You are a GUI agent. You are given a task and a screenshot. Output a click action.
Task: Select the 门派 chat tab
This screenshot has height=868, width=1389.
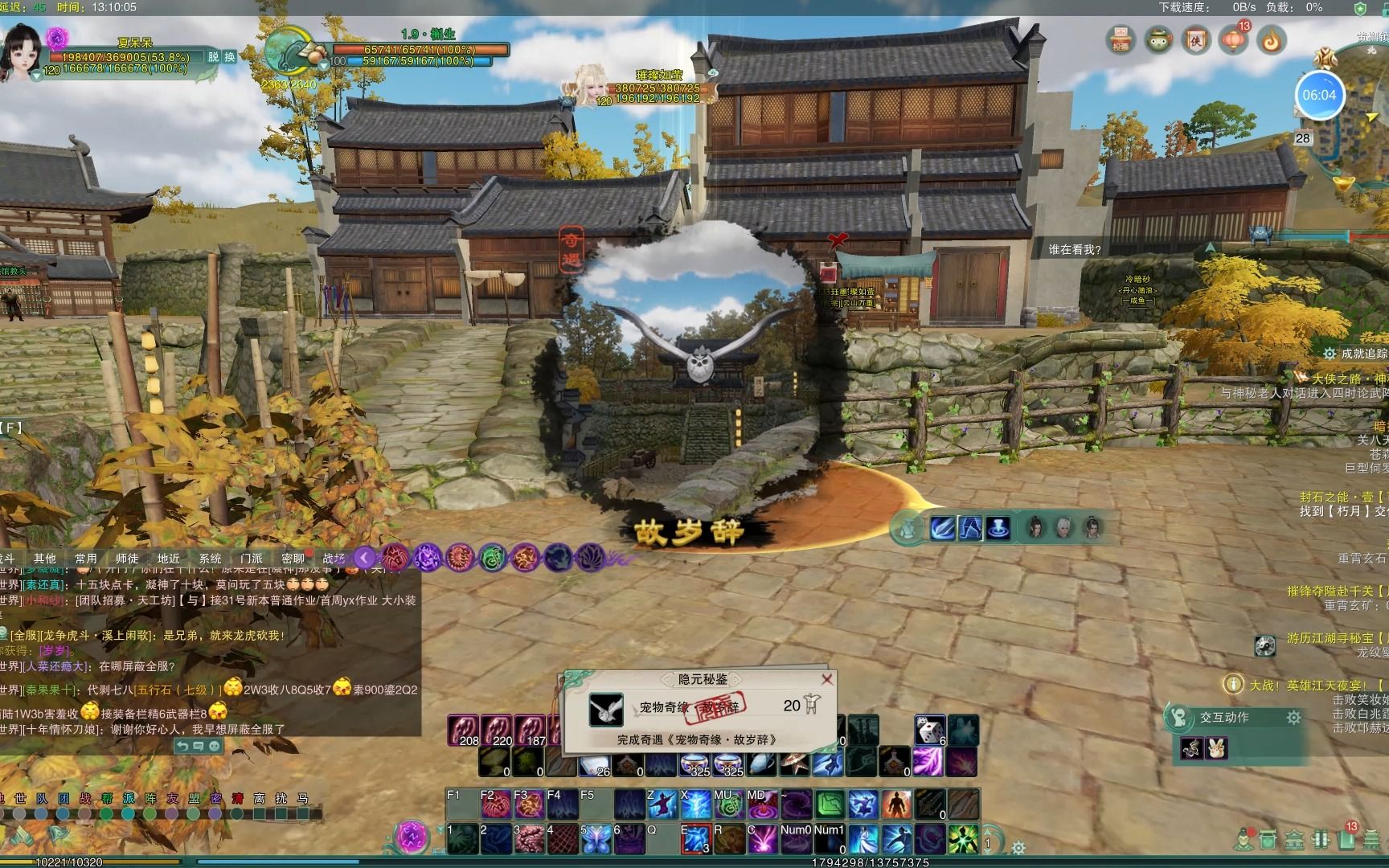coord(251,559)
